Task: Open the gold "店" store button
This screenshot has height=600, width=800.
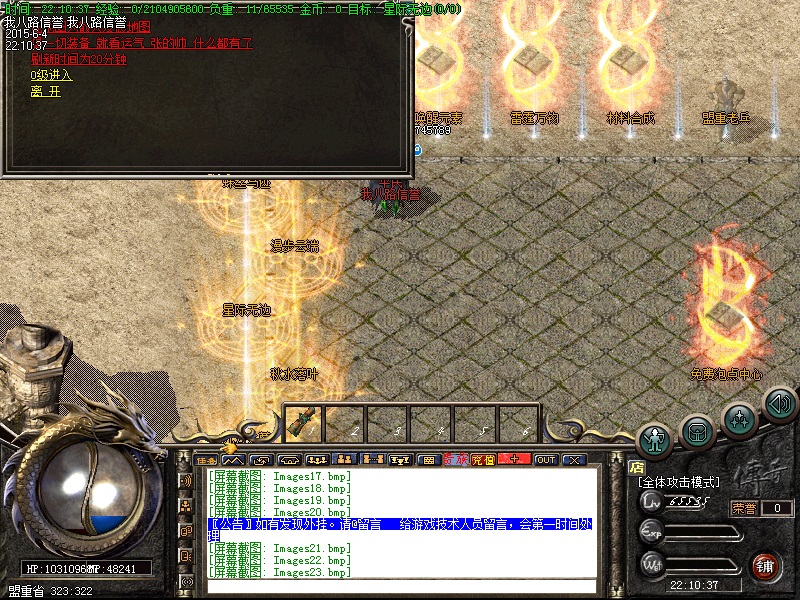Action: tap(637, 467)
